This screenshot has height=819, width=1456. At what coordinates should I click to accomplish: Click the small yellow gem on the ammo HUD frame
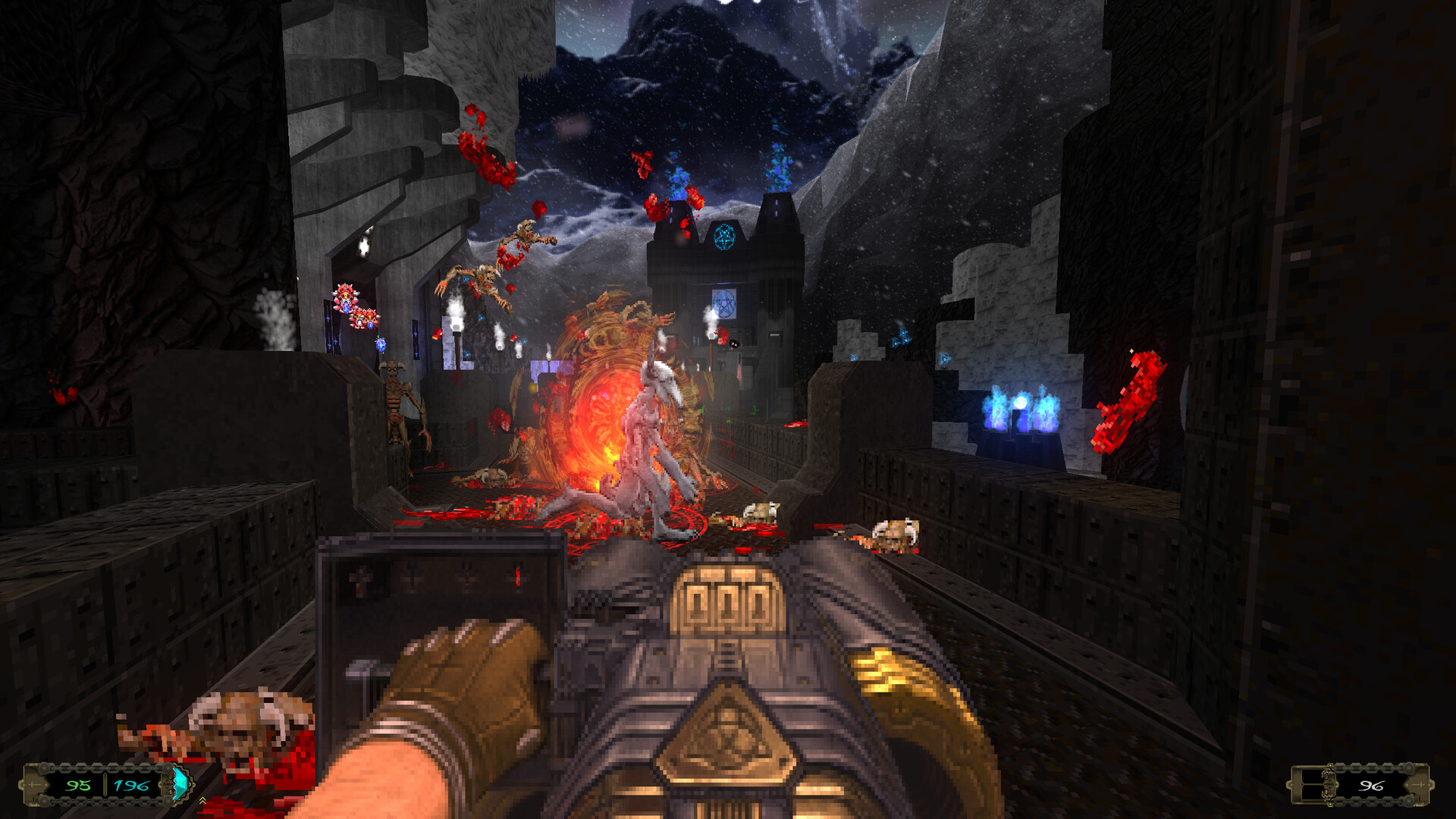(x=1330, y=764)
